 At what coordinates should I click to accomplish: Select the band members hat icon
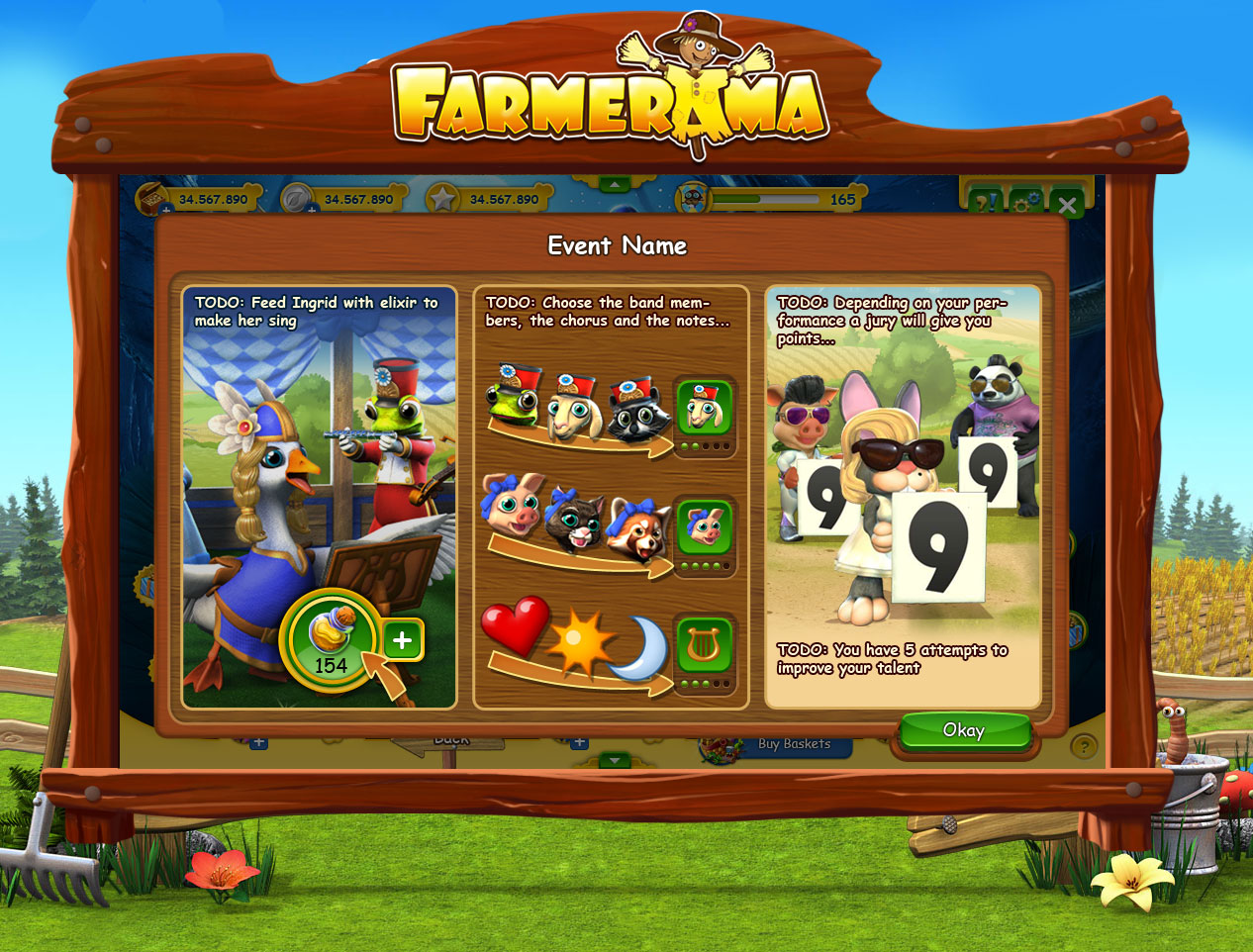[x=704, y=407]
